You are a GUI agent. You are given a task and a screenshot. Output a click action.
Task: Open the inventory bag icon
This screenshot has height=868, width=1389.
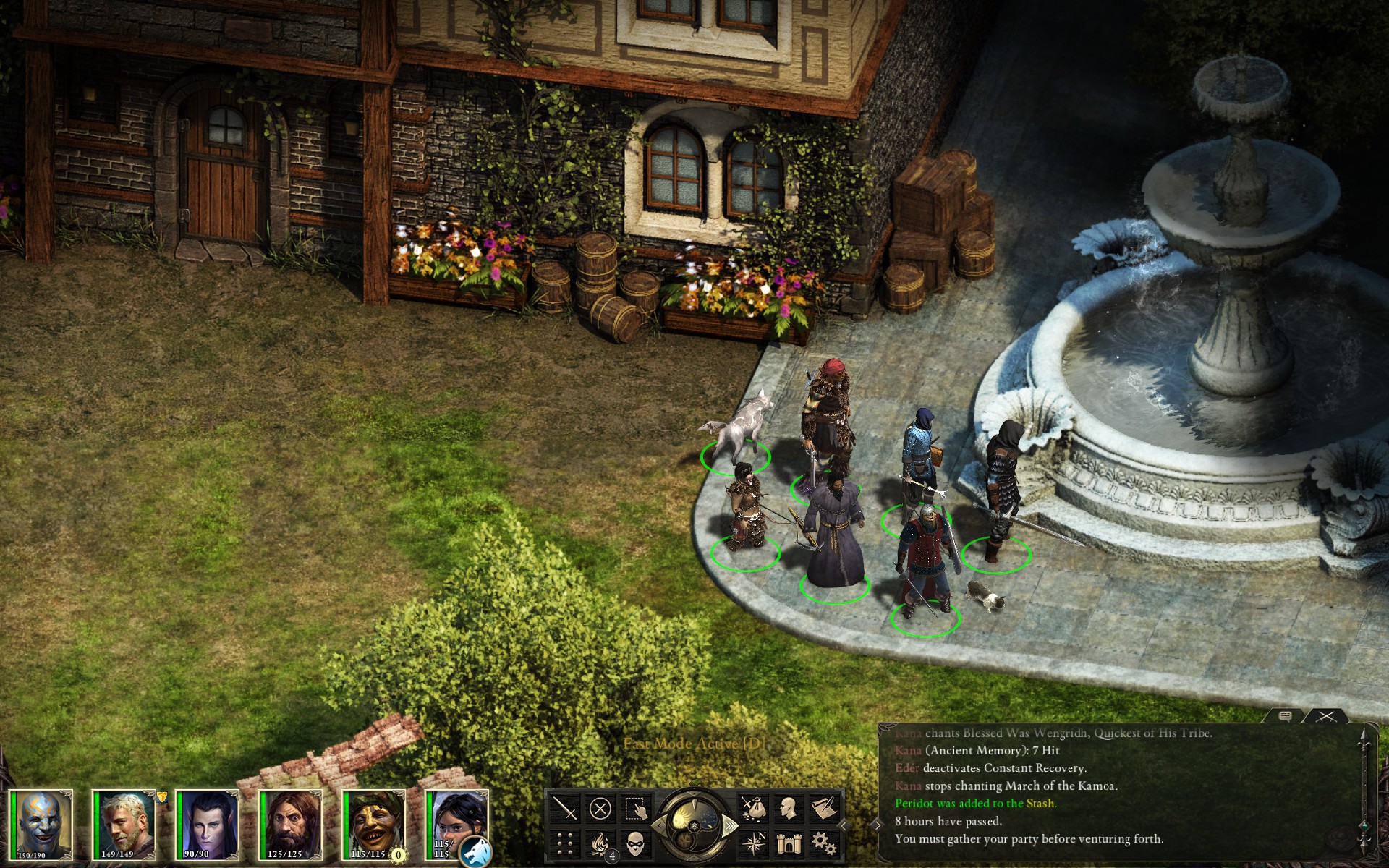(754, 808)
